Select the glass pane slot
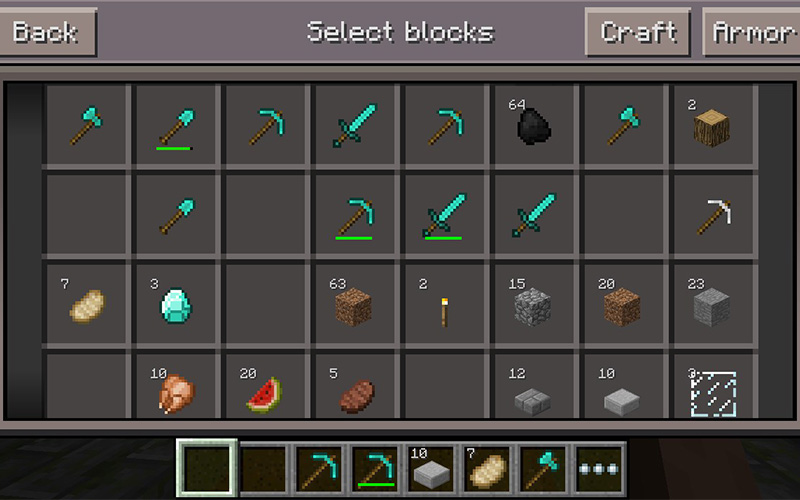Screen dimensions: 800x500 click(x=712, y=392)
